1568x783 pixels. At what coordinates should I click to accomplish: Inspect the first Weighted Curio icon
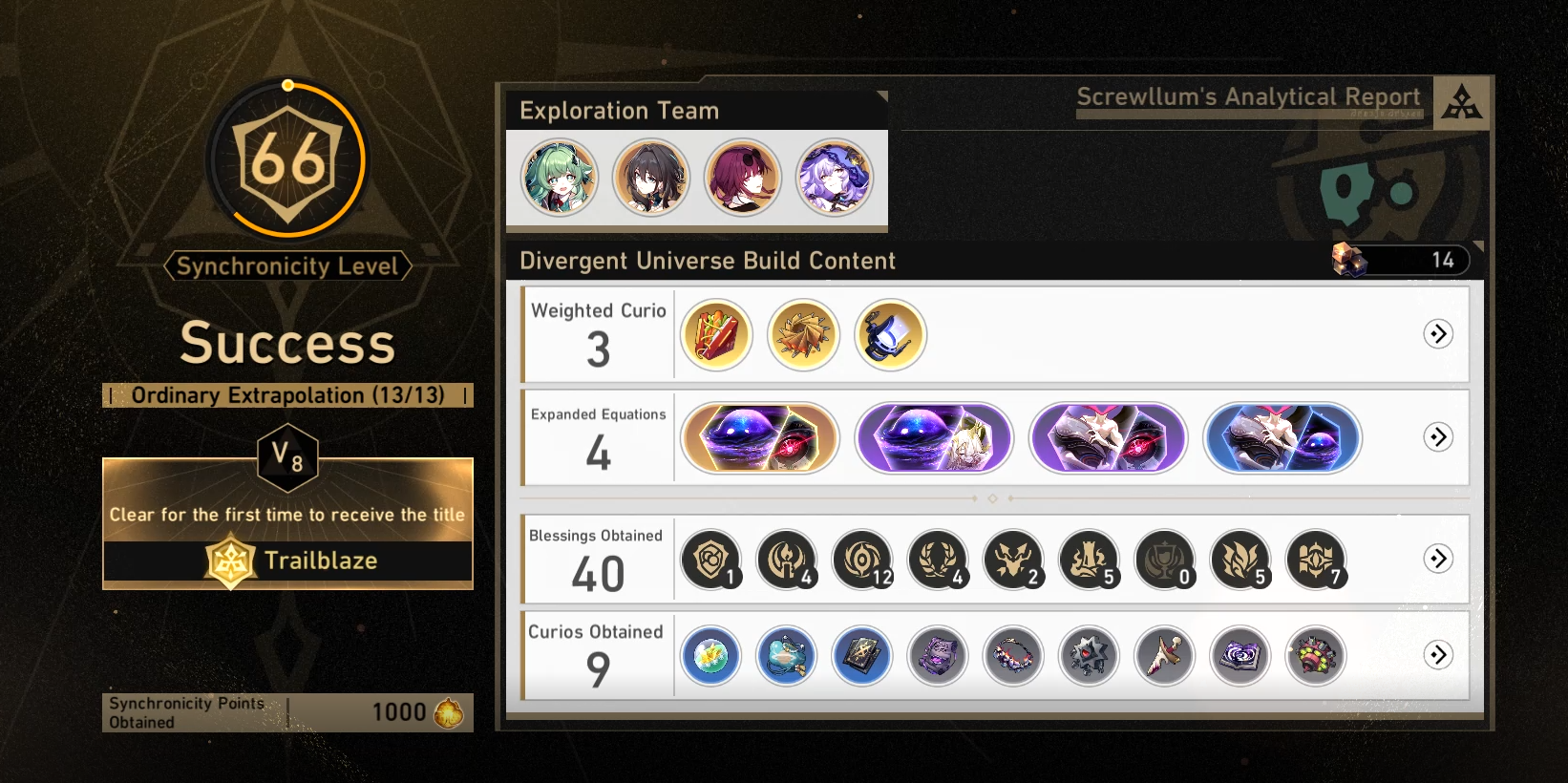pyautogui.click(x=715, y=334)
